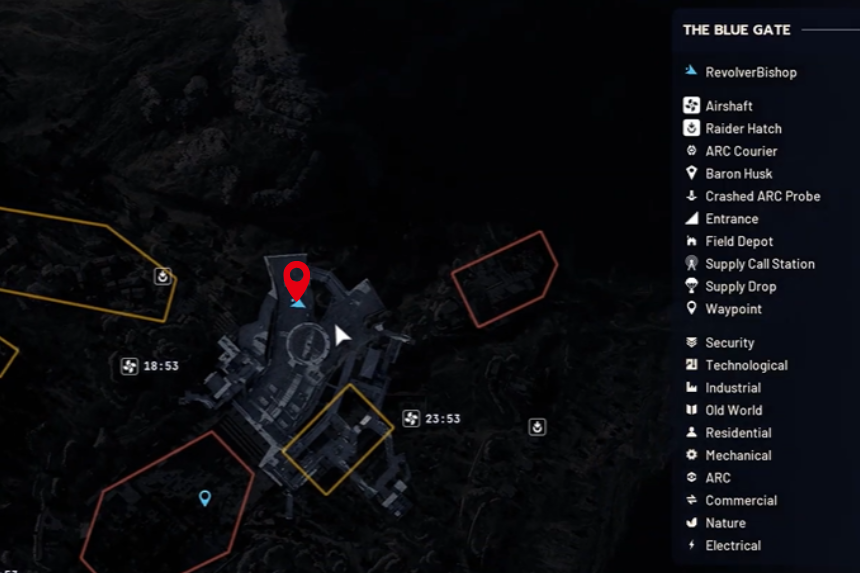The image size is (860, 573).
Task: Toggle Supply Call Station legend entry
Action: coord(759,264)
